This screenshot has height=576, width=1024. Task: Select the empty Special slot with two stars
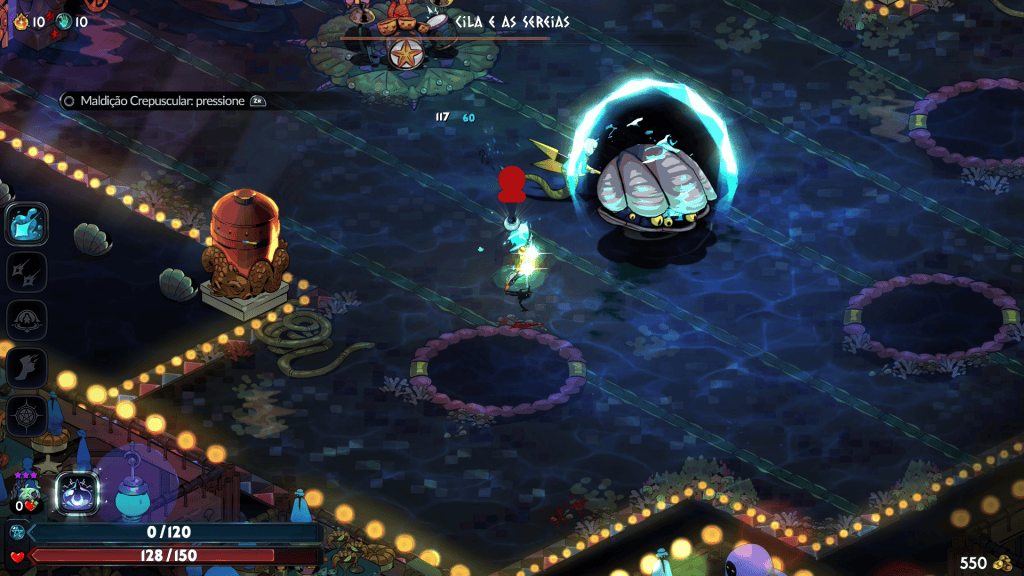[x=24, y=271]
